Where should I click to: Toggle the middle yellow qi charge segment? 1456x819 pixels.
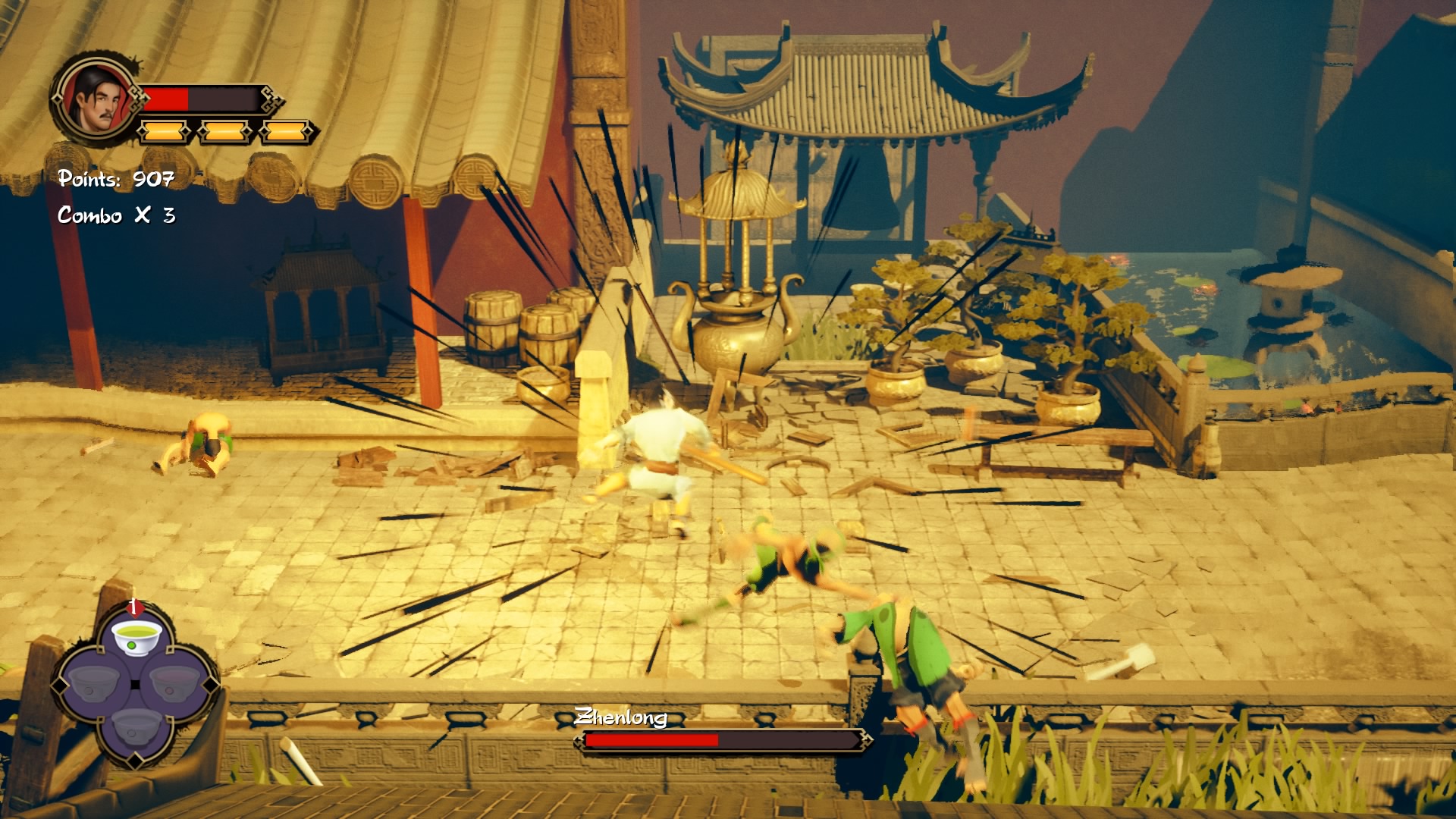point(222,130)
